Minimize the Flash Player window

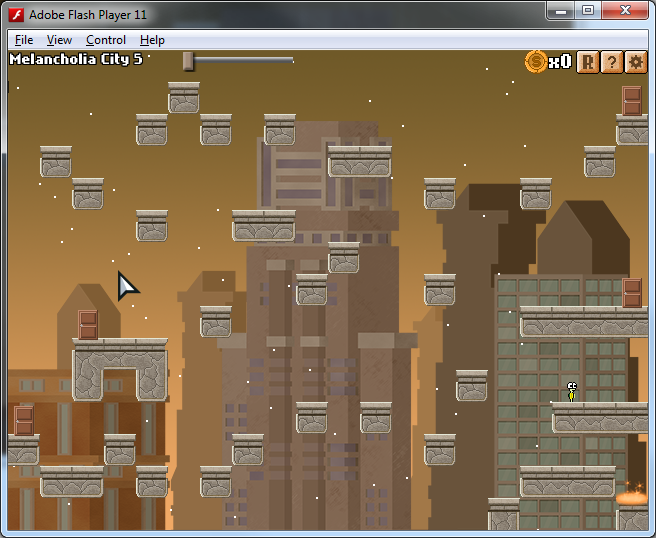click(561, 10)
